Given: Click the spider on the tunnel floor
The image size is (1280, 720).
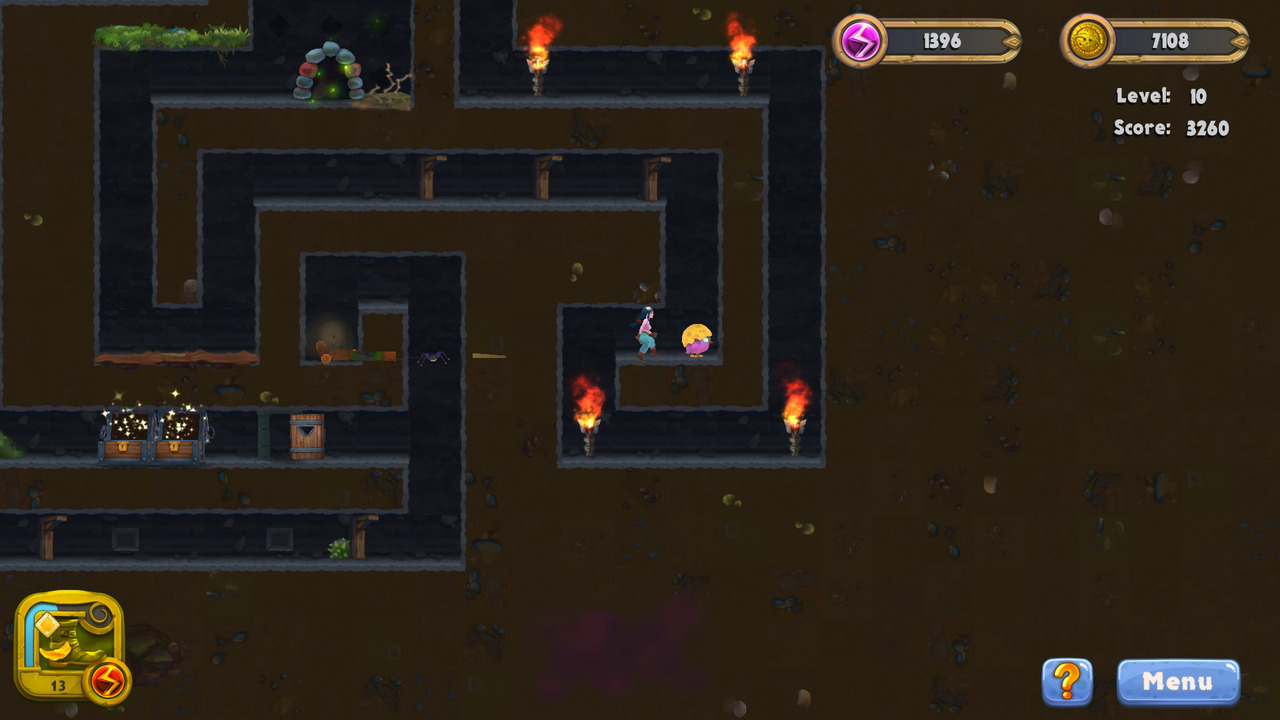Looking at the screenshot, I should point(432,356).
